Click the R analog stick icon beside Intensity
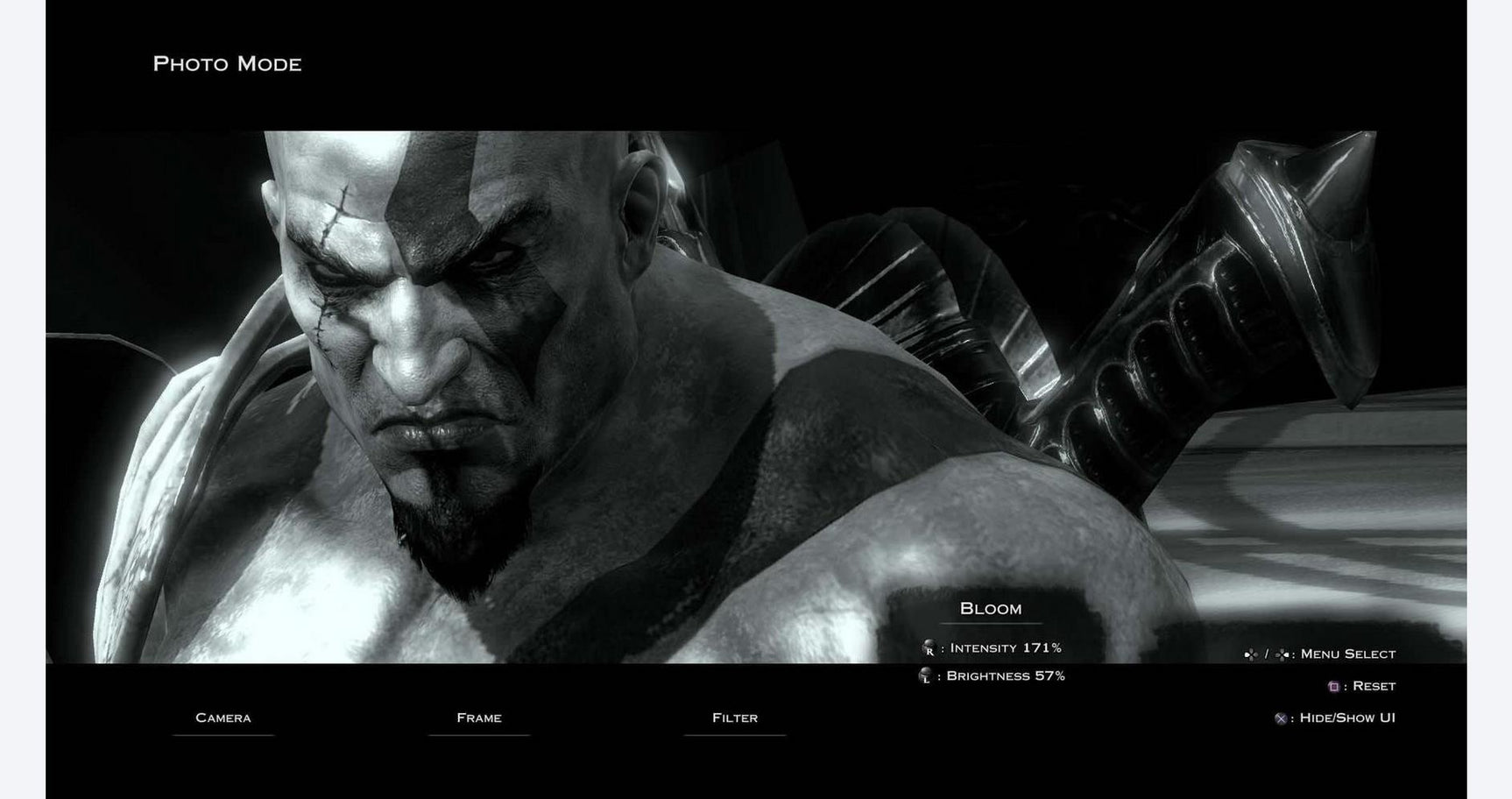Viewport: 1512px width, 799px height. click(x=929, y=647)
